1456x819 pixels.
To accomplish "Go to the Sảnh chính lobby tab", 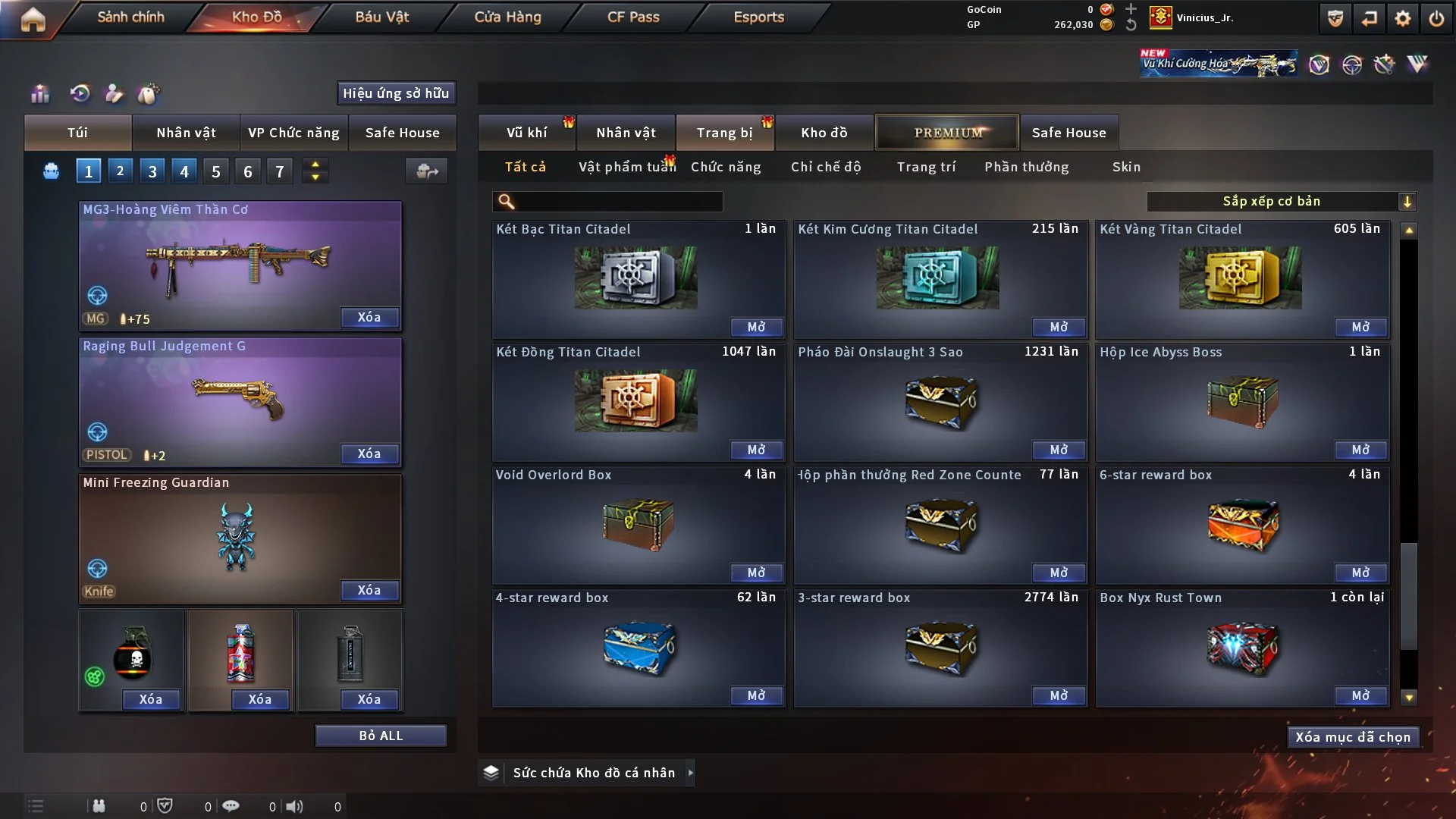I will [x=130, y=17].
